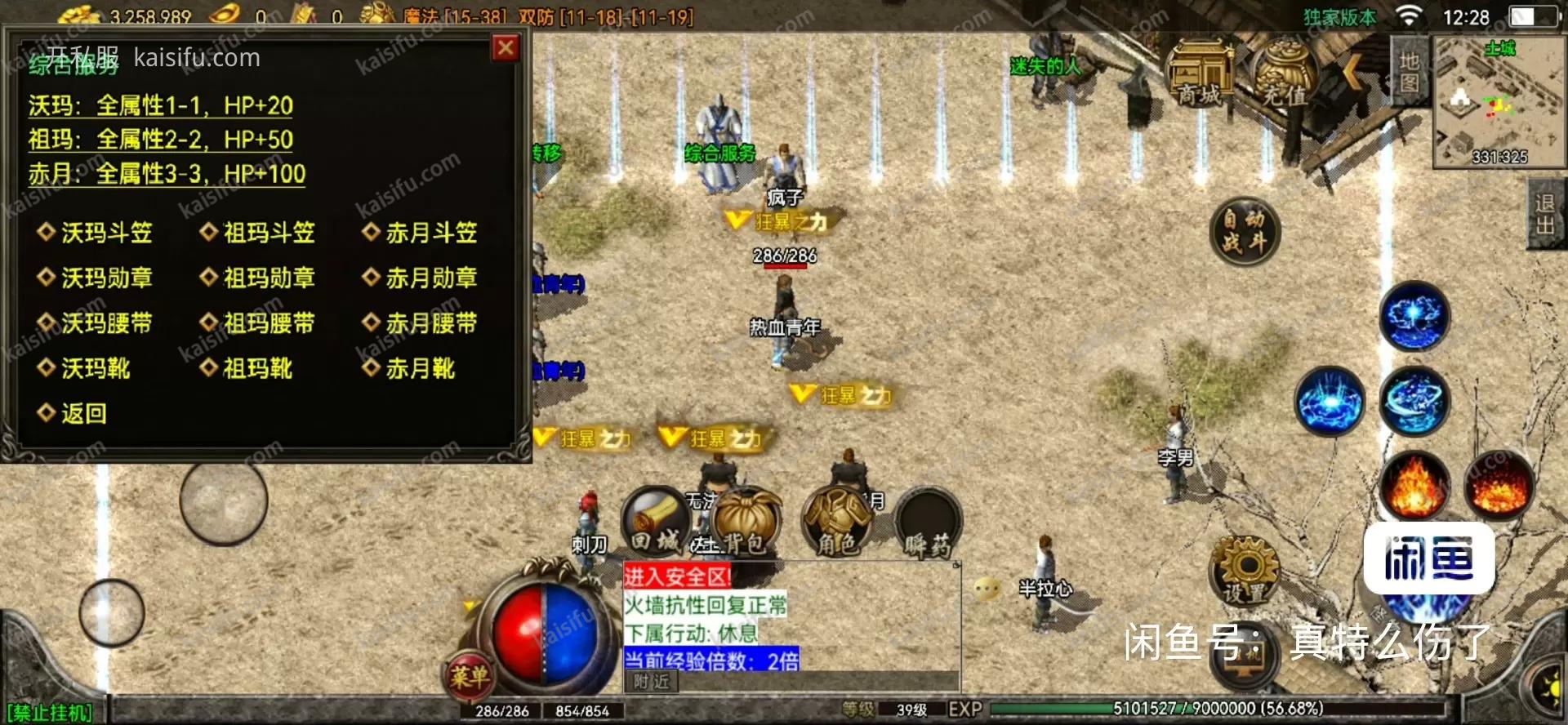Open the 角色 character sheet
Image resolution: width=1568 pixels, height=725 pixels.
click(837, 523)
